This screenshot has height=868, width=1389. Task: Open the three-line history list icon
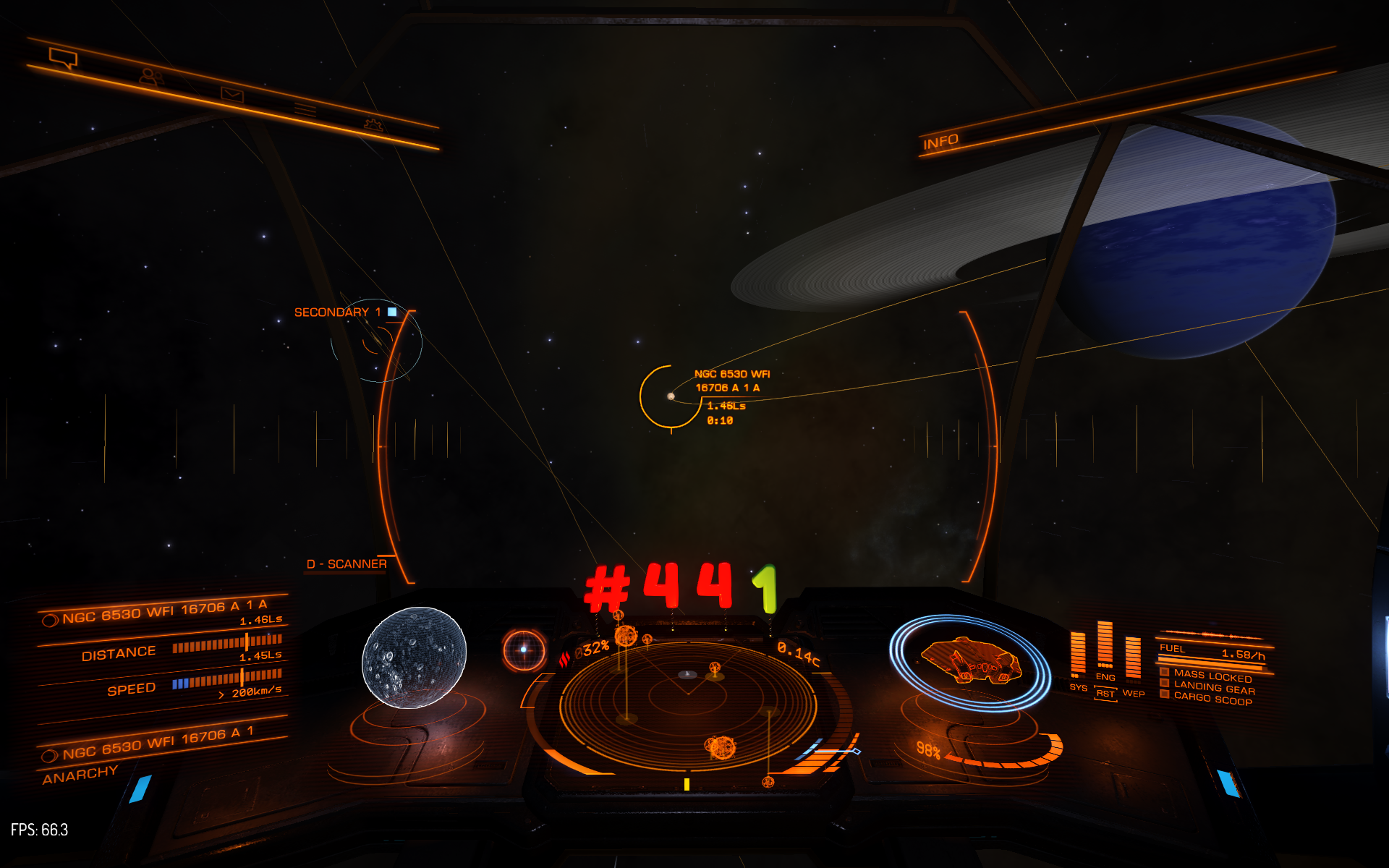305,110
